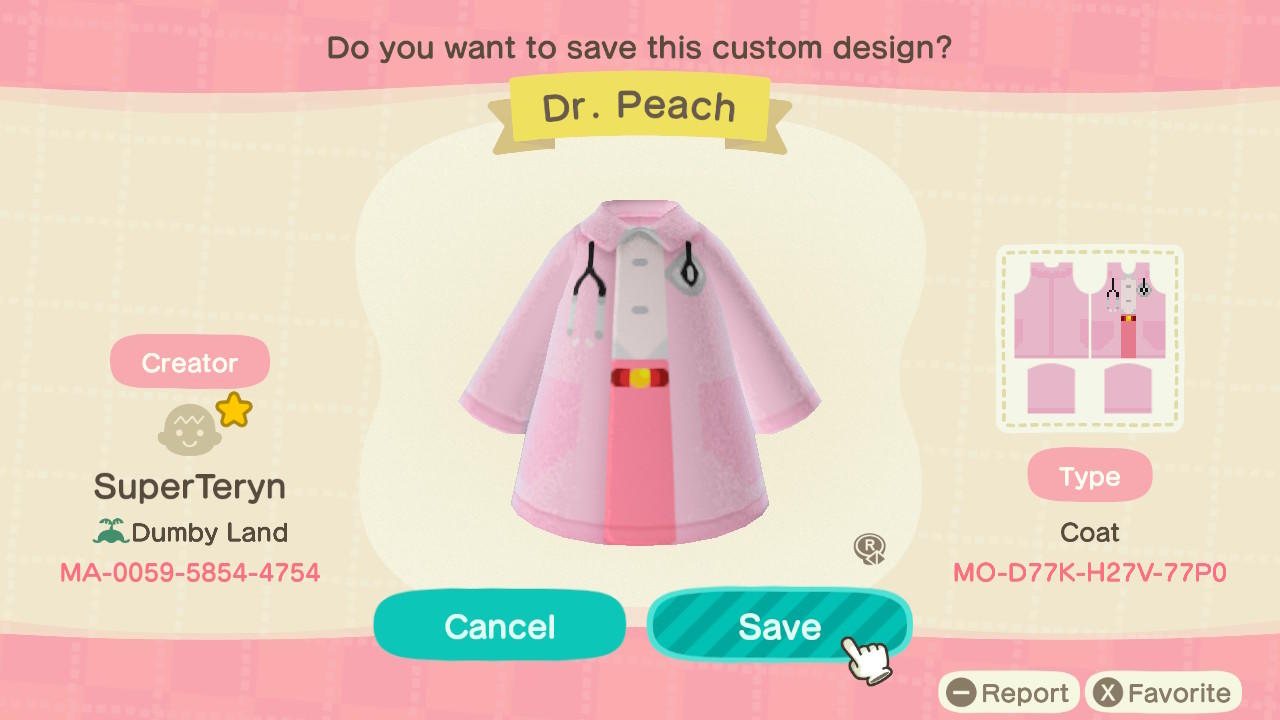Save the Dr. Peach custom design
Screen dimensions: 1280x720
coord(780,625)
